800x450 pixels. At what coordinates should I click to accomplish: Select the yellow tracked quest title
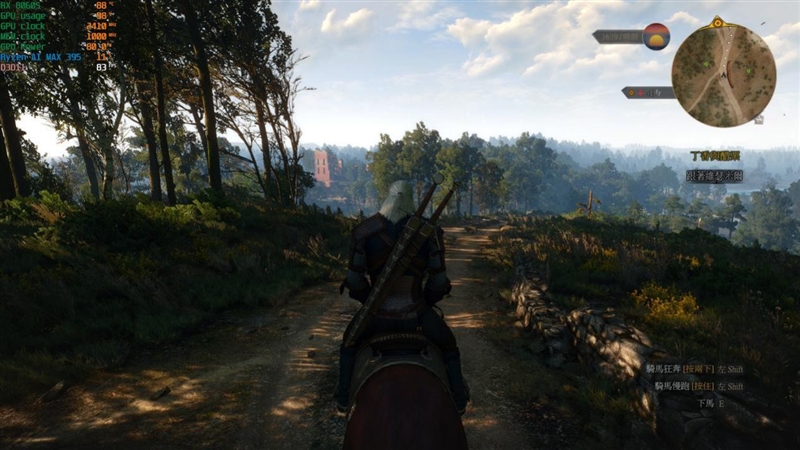715,156
